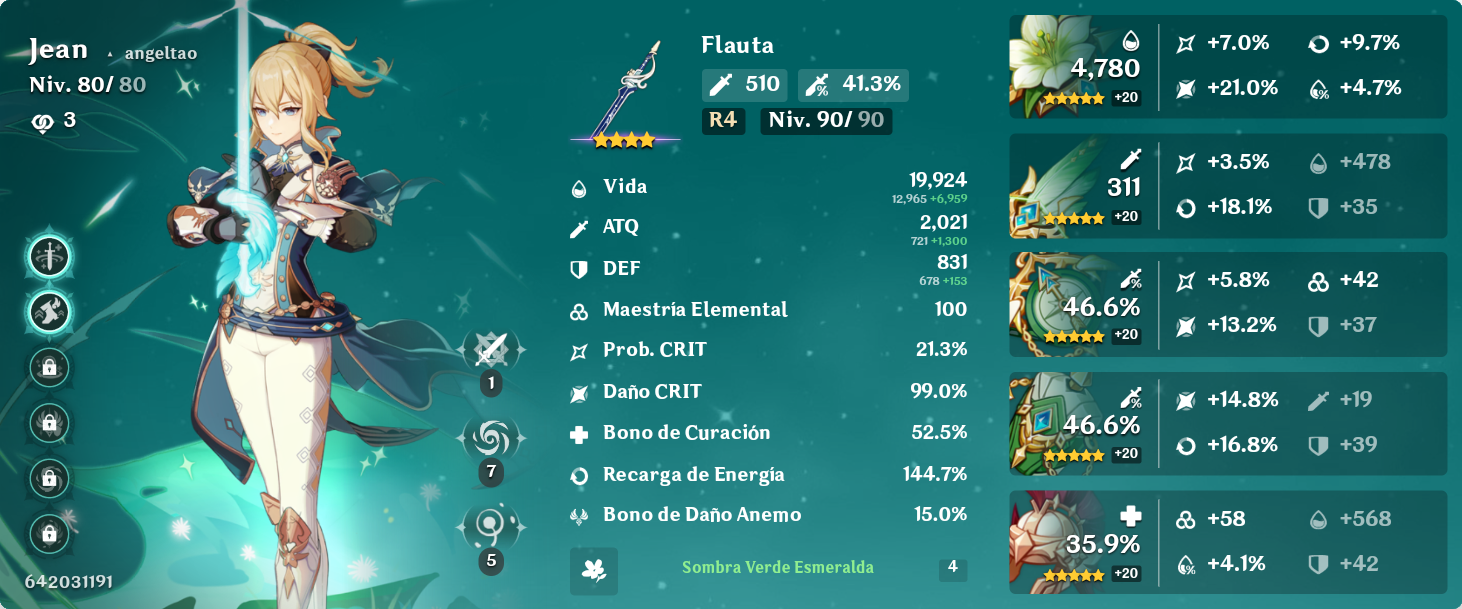Select the elemental burst talent at level 5
The width and height of the screenshot is (1462, 609).
click(491, 526)
